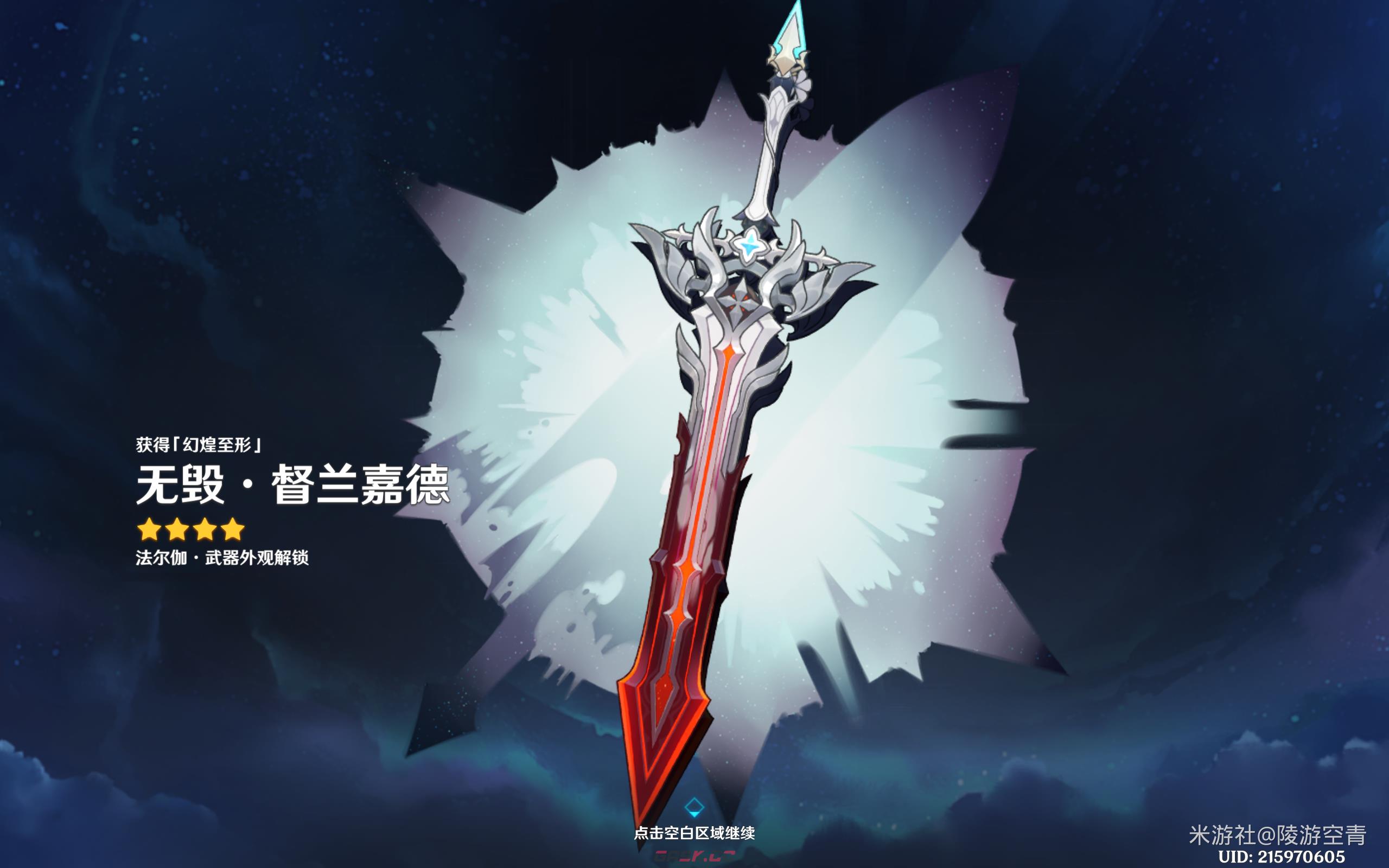1389x868 pixels.
Task: Click the first yellow rarity star
Action: pyautogui.click(x=150, y=529)
